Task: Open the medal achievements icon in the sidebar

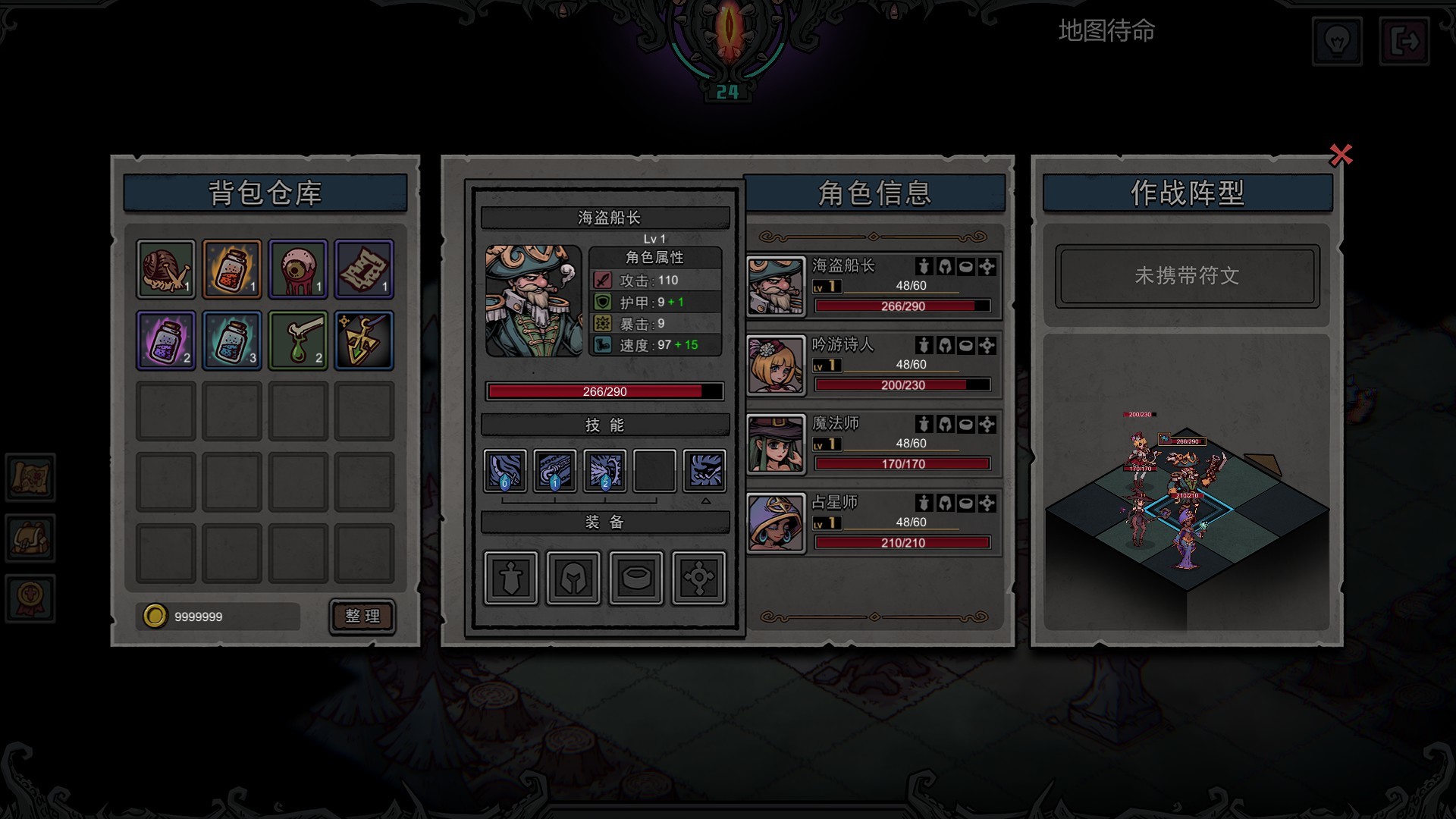Action: (30, 598)
